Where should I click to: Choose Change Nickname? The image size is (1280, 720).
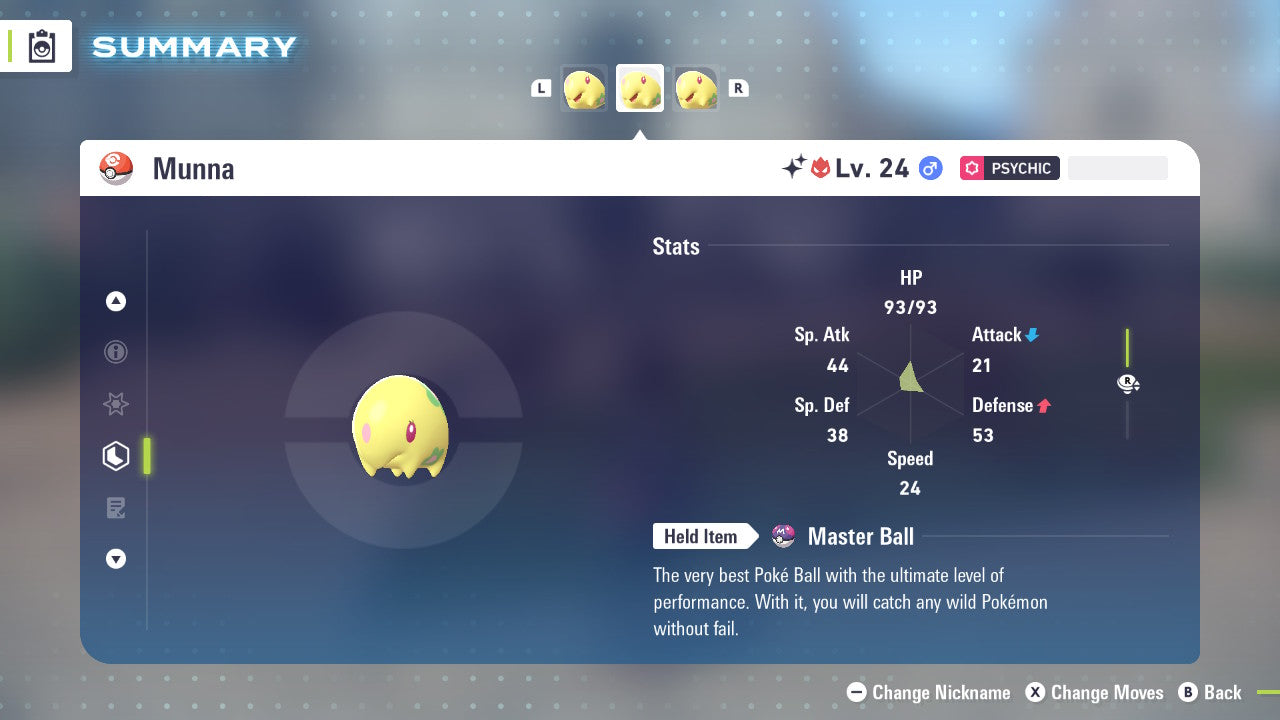(x=928, y=692)
